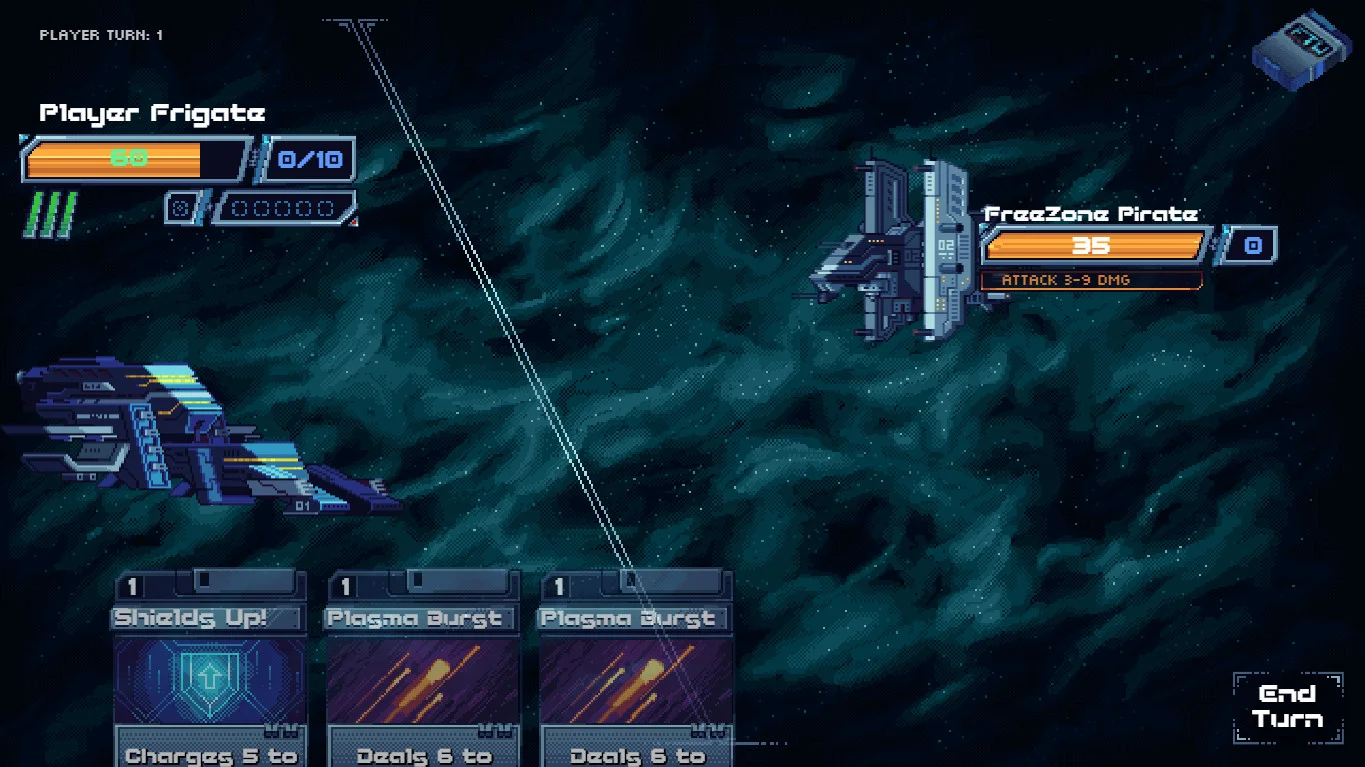Play the Shields Up! card
Screen dimensions: 1365x767
(x=208, y=670)
